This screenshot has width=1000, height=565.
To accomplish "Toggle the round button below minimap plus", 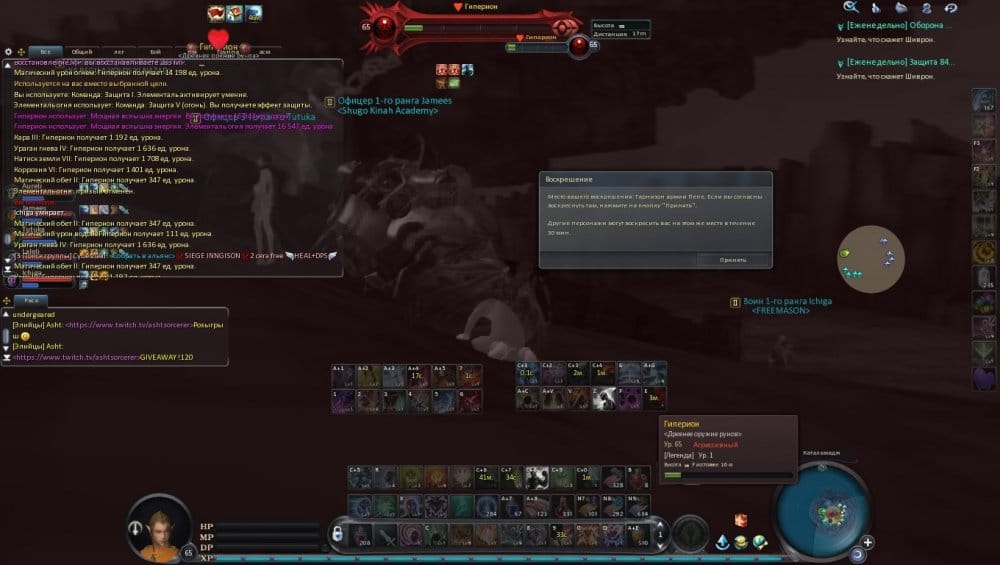I will [x=857, y=553].
